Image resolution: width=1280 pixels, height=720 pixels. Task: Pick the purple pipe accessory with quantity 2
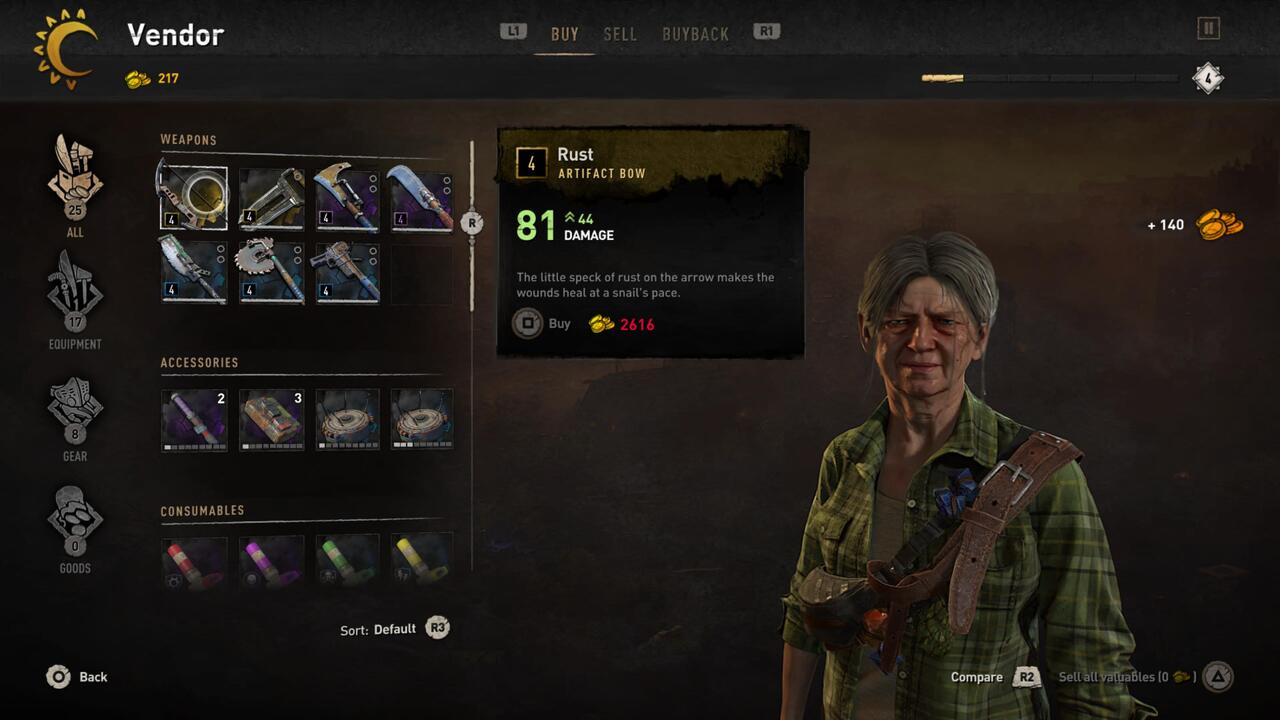[193, 419]
